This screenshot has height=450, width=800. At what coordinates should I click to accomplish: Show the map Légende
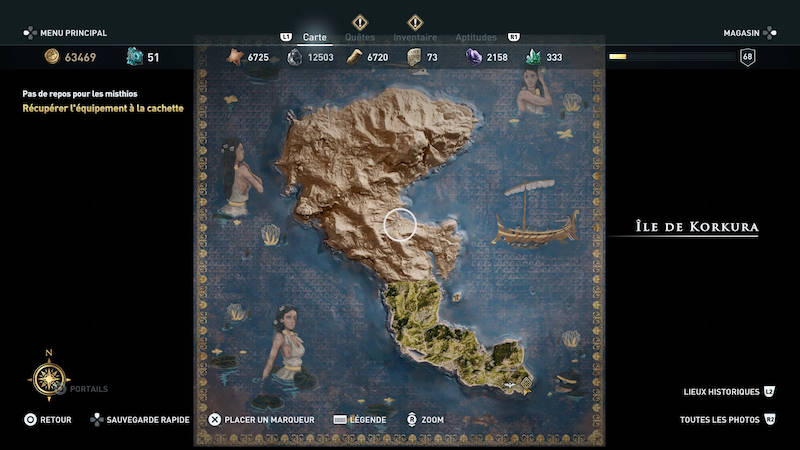(x=362, y=420)
